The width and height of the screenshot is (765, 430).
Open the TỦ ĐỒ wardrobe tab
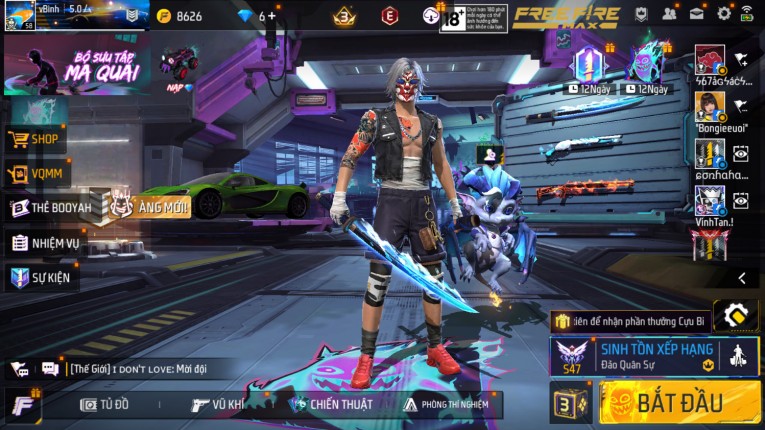coord(105,404)
